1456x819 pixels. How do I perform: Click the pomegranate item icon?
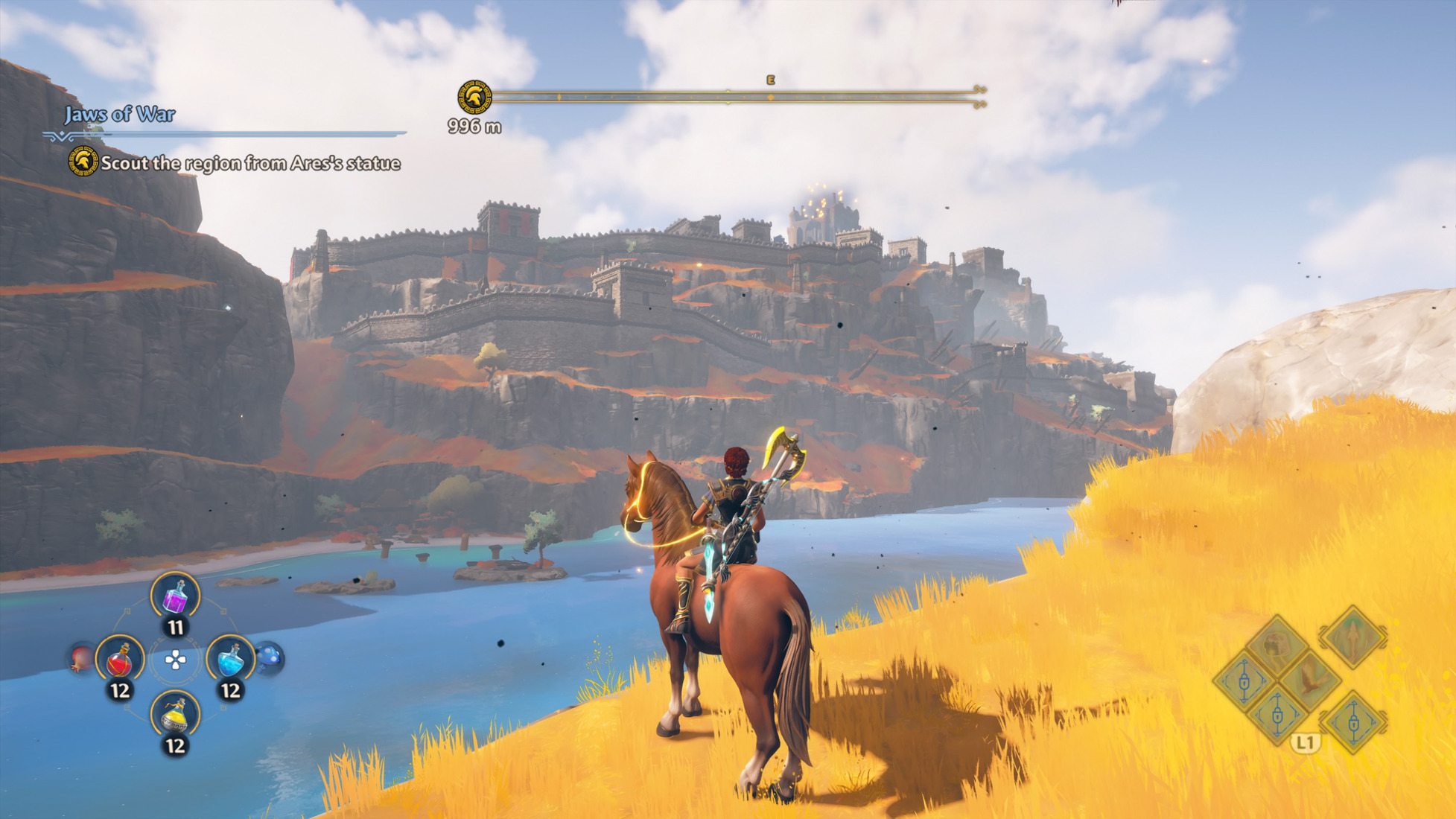coord(80,659)
